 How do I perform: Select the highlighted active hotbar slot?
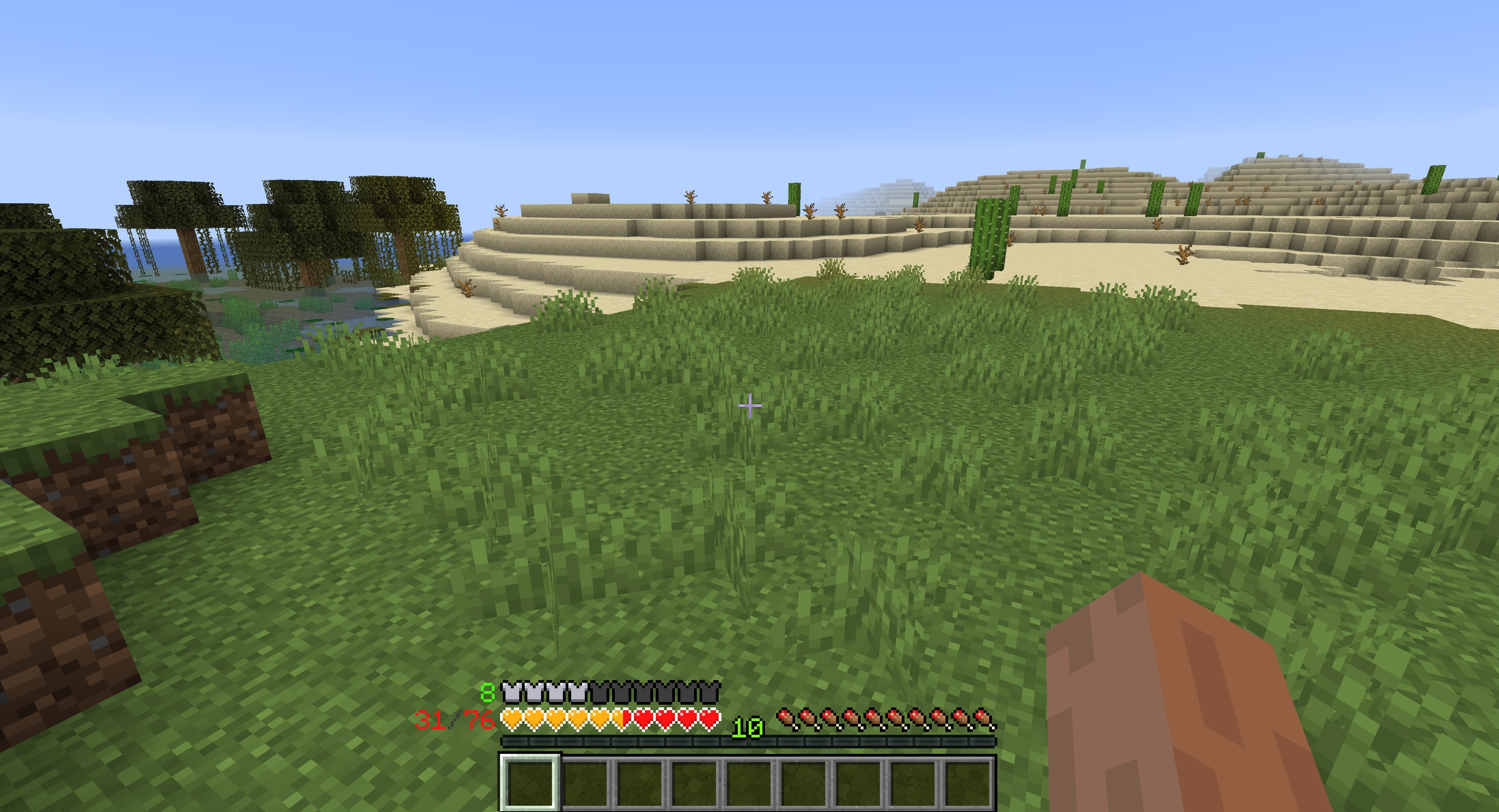click(x=530, y=781)
